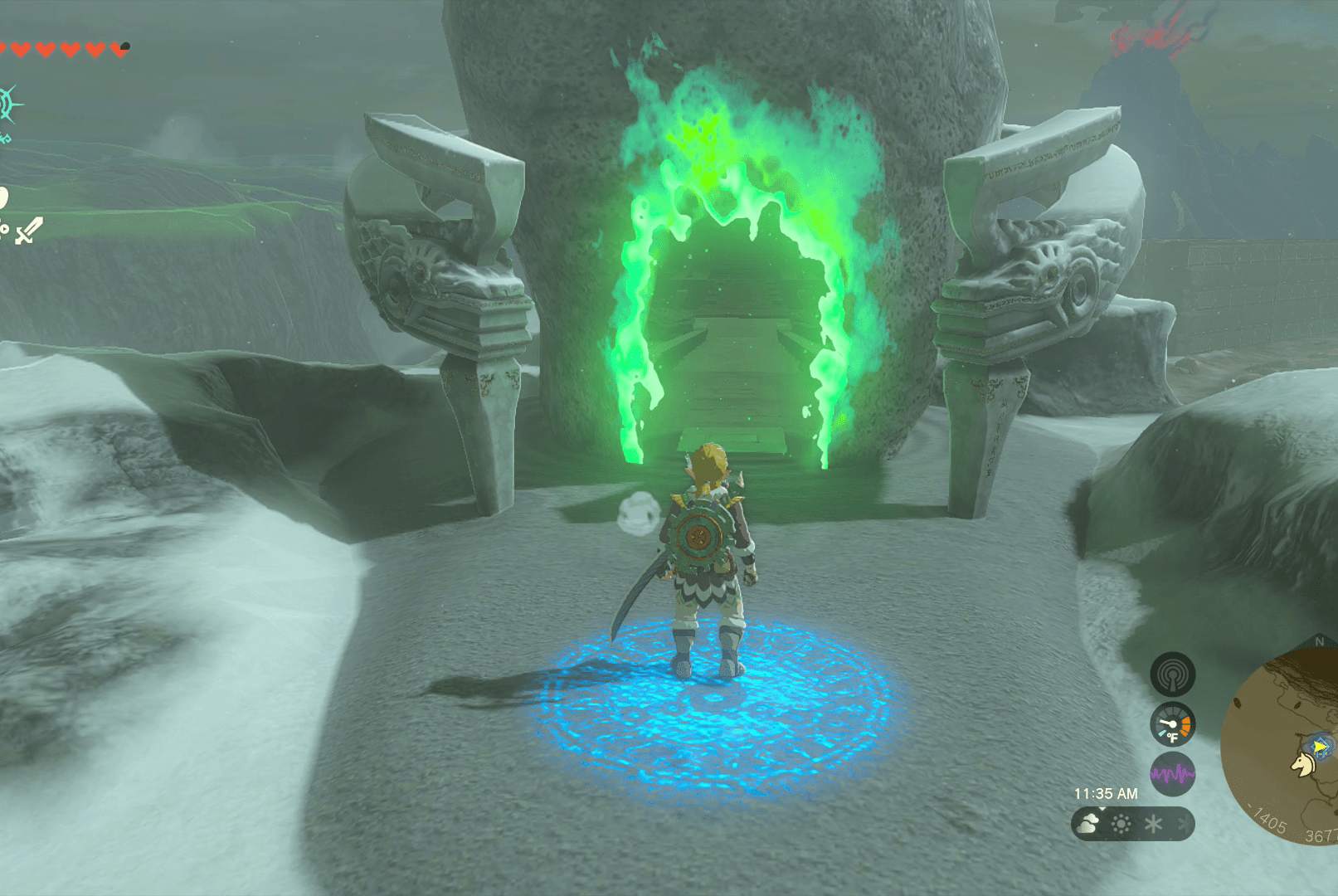Select the Sheikah Sensor icon on the HUD
The width and height of the screenshot is (1338, 896).
pyautogui.click(x=1173, y=673)
